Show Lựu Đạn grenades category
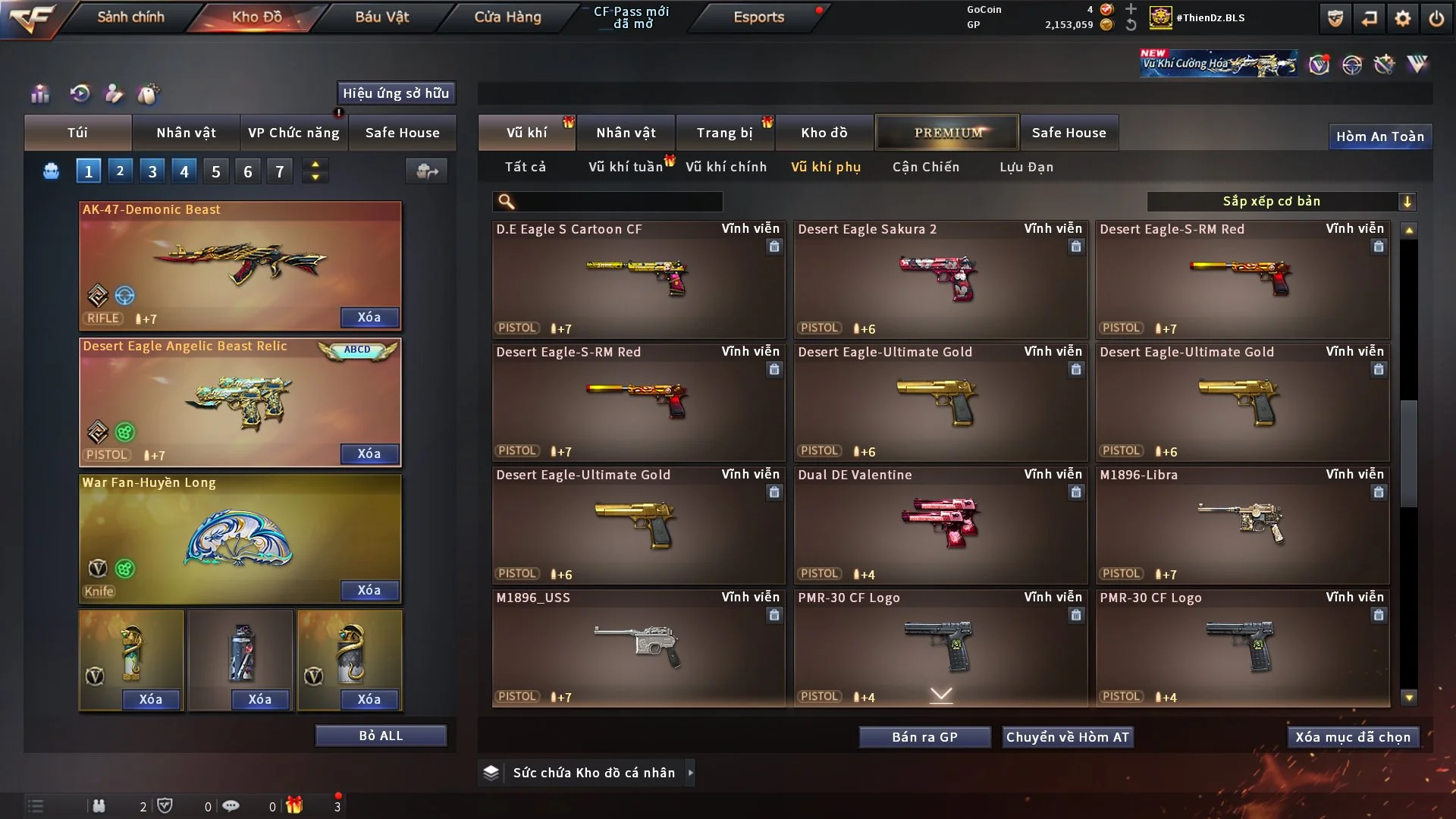1456x819 pixels. [x=1026, y=167]
